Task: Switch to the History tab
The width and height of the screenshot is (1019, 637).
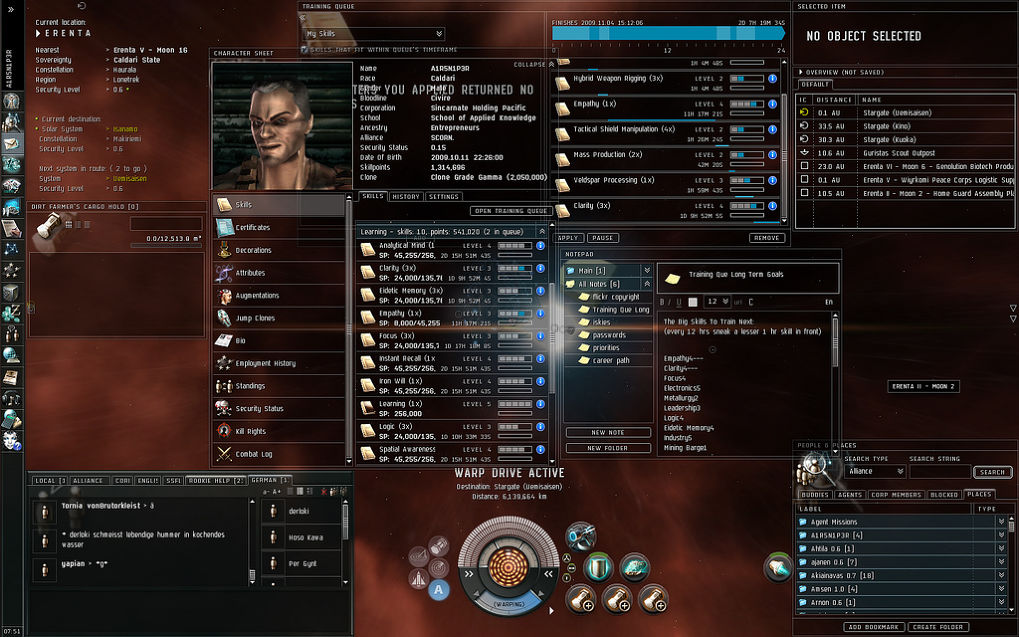Action: (405, 197)
